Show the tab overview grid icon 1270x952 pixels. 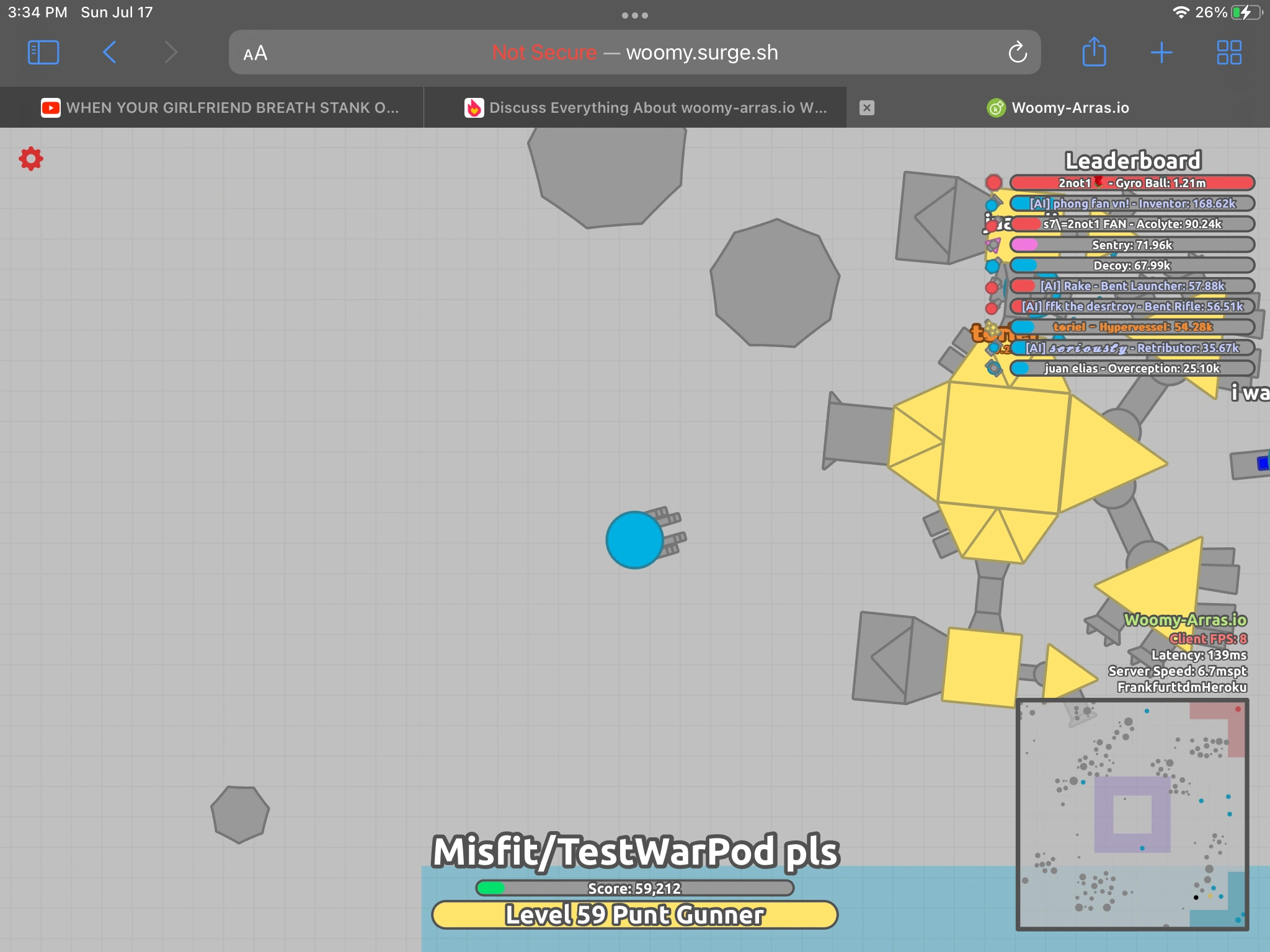coord(1228,52)
